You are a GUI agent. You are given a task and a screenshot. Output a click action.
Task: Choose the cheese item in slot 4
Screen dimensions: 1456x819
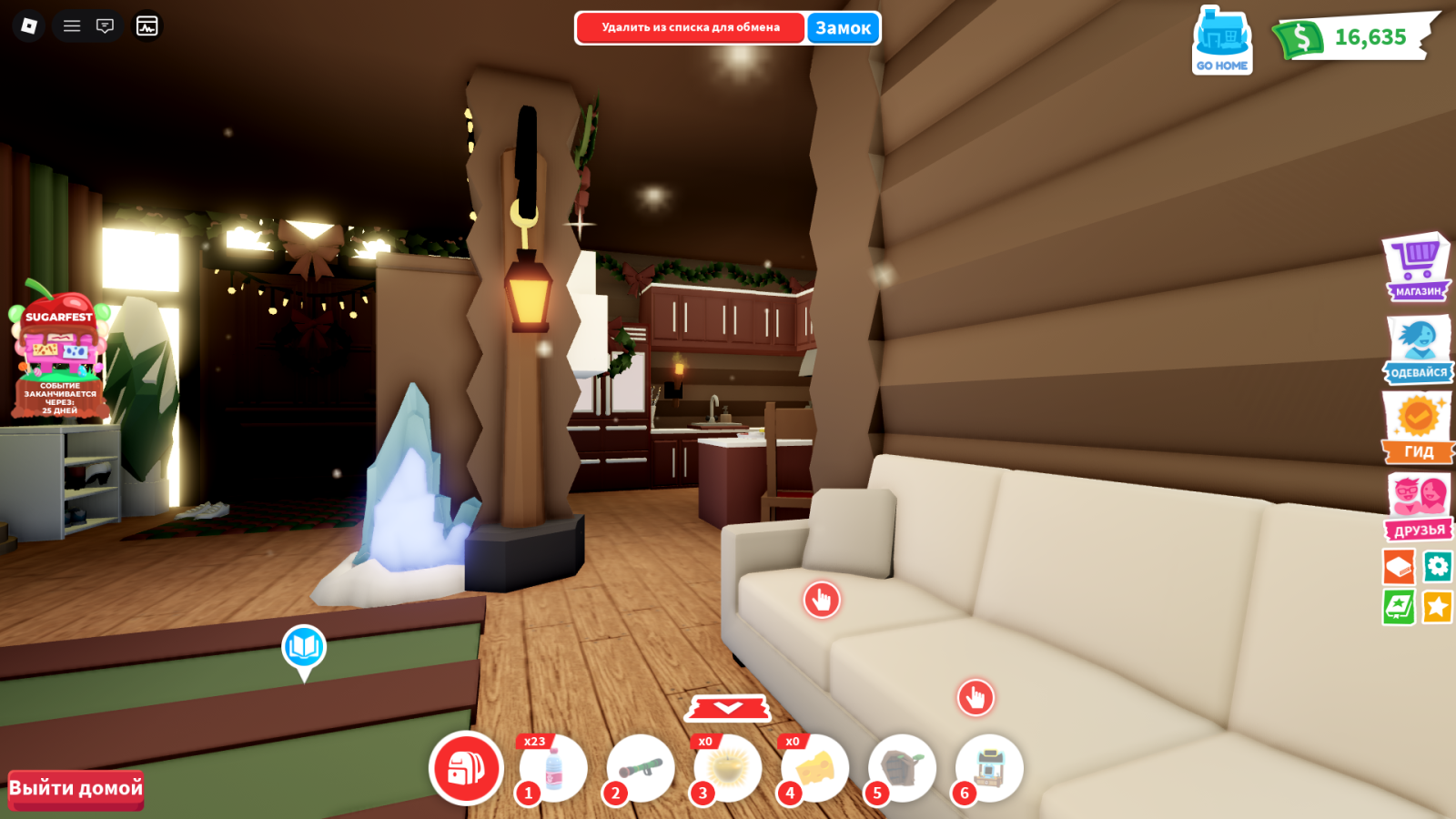coord(815,769)
